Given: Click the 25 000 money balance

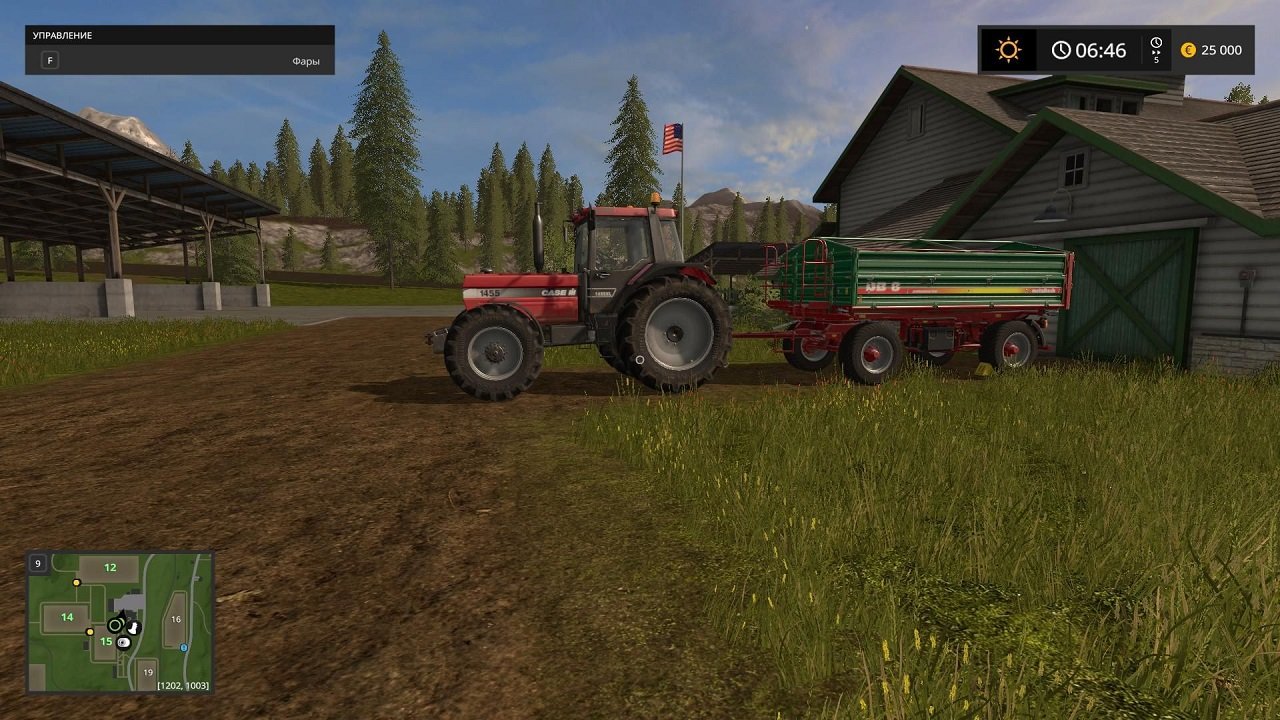Looking at the screenshot, I should pos(1220,48).
